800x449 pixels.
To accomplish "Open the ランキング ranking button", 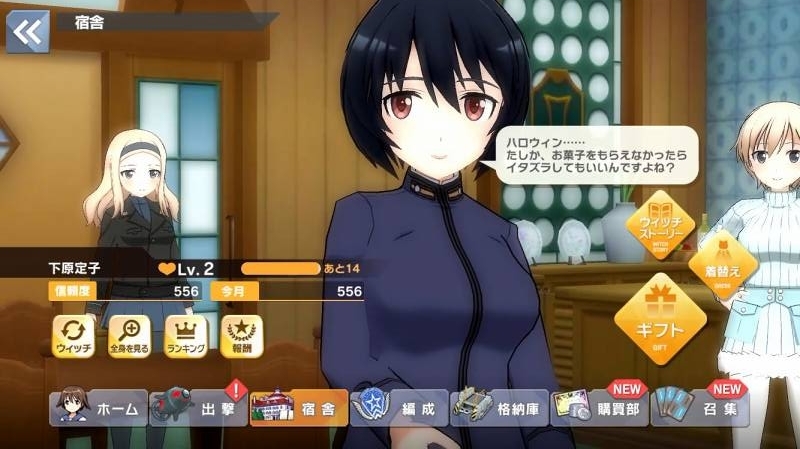I will 185,336.
